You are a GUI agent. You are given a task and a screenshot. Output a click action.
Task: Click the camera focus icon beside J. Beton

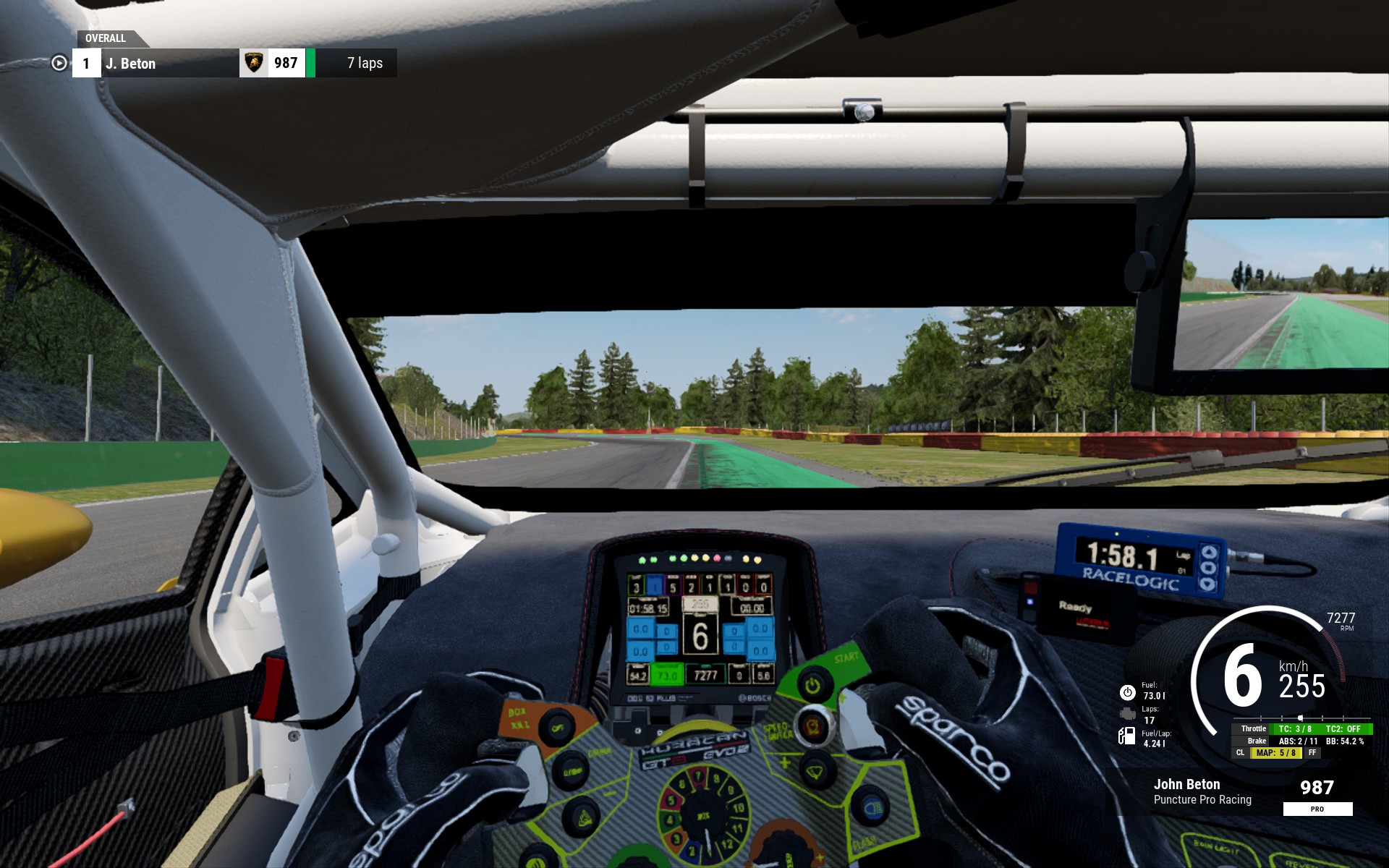pos(59,64)
